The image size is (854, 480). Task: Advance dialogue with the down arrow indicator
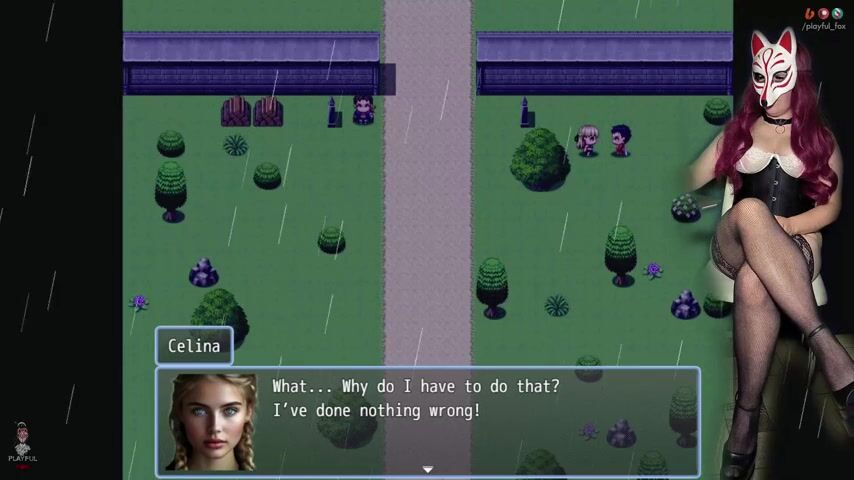click(427, 469)
